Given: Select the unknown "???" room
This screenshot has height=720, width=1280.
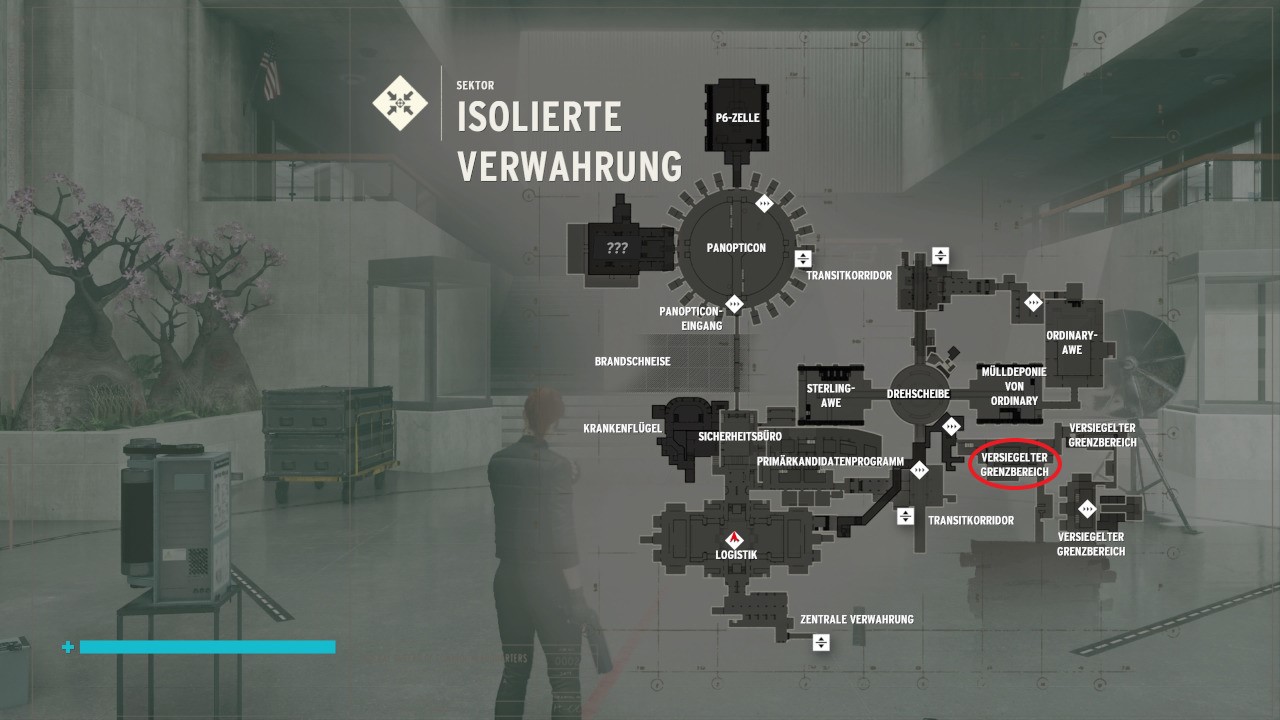Looking at the screenshot, I should point(617,248).
